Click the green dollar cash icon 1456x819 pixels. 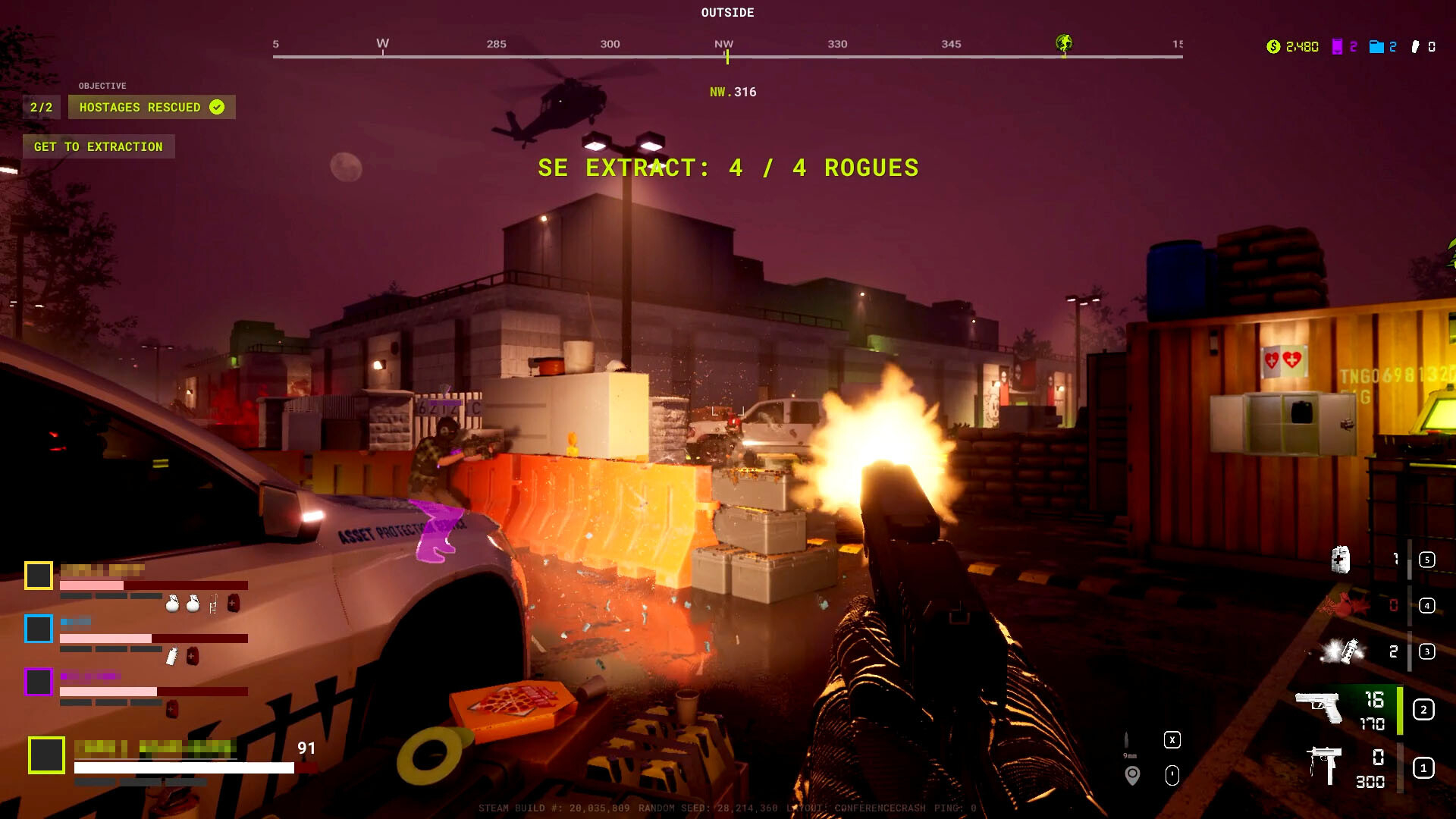click(x=1273, y=47)
